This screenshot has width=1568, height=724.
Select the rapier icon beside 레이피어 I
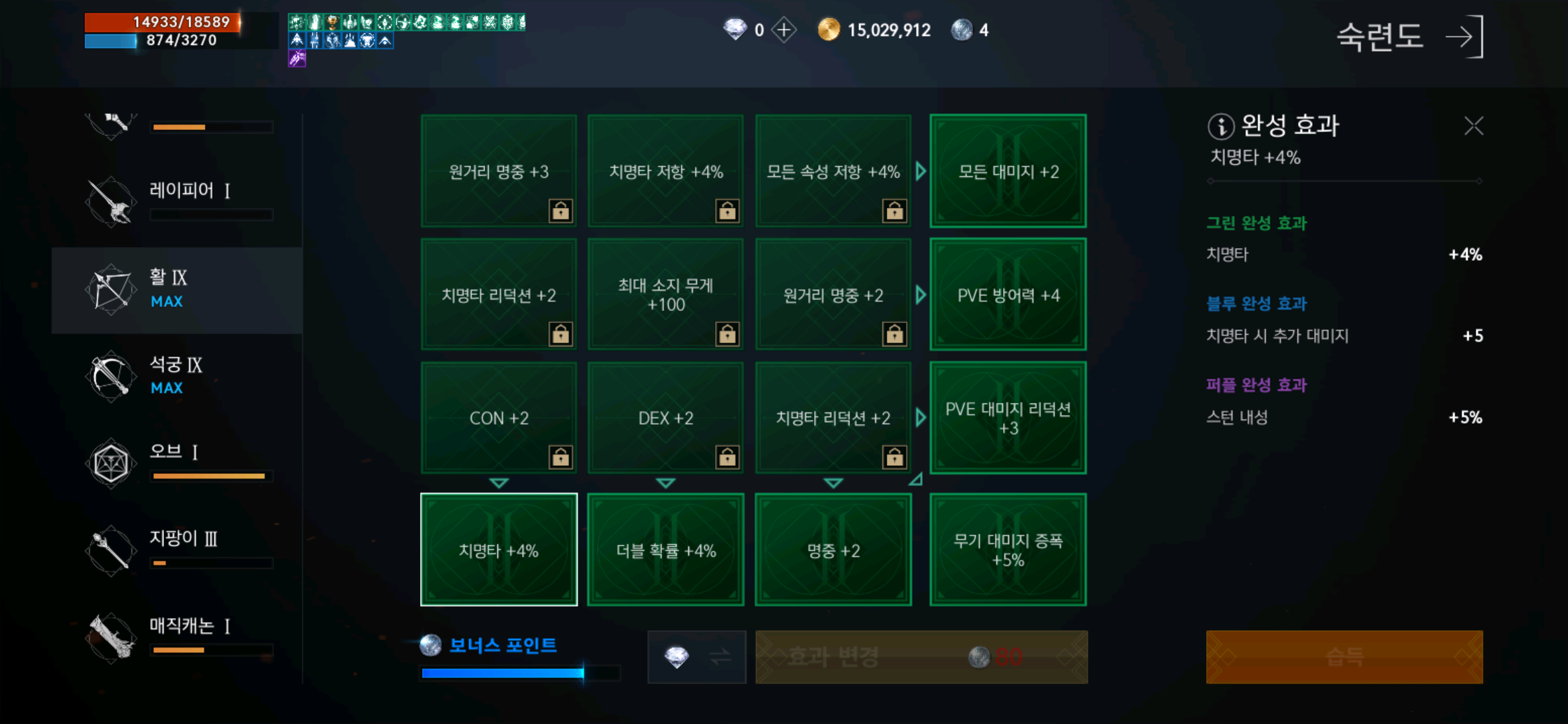click(112, 201)
